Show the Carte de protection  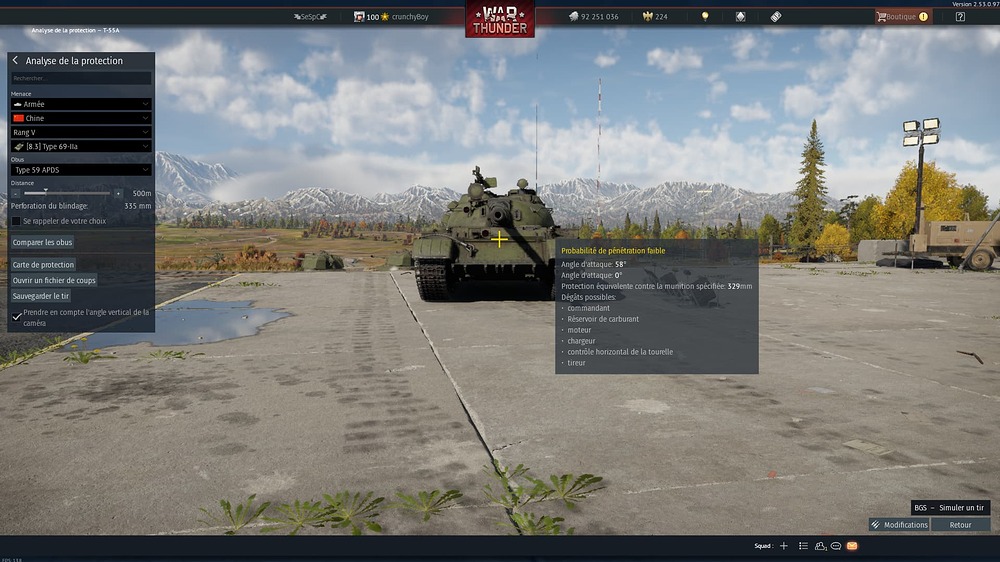click(x=43, y=265)
